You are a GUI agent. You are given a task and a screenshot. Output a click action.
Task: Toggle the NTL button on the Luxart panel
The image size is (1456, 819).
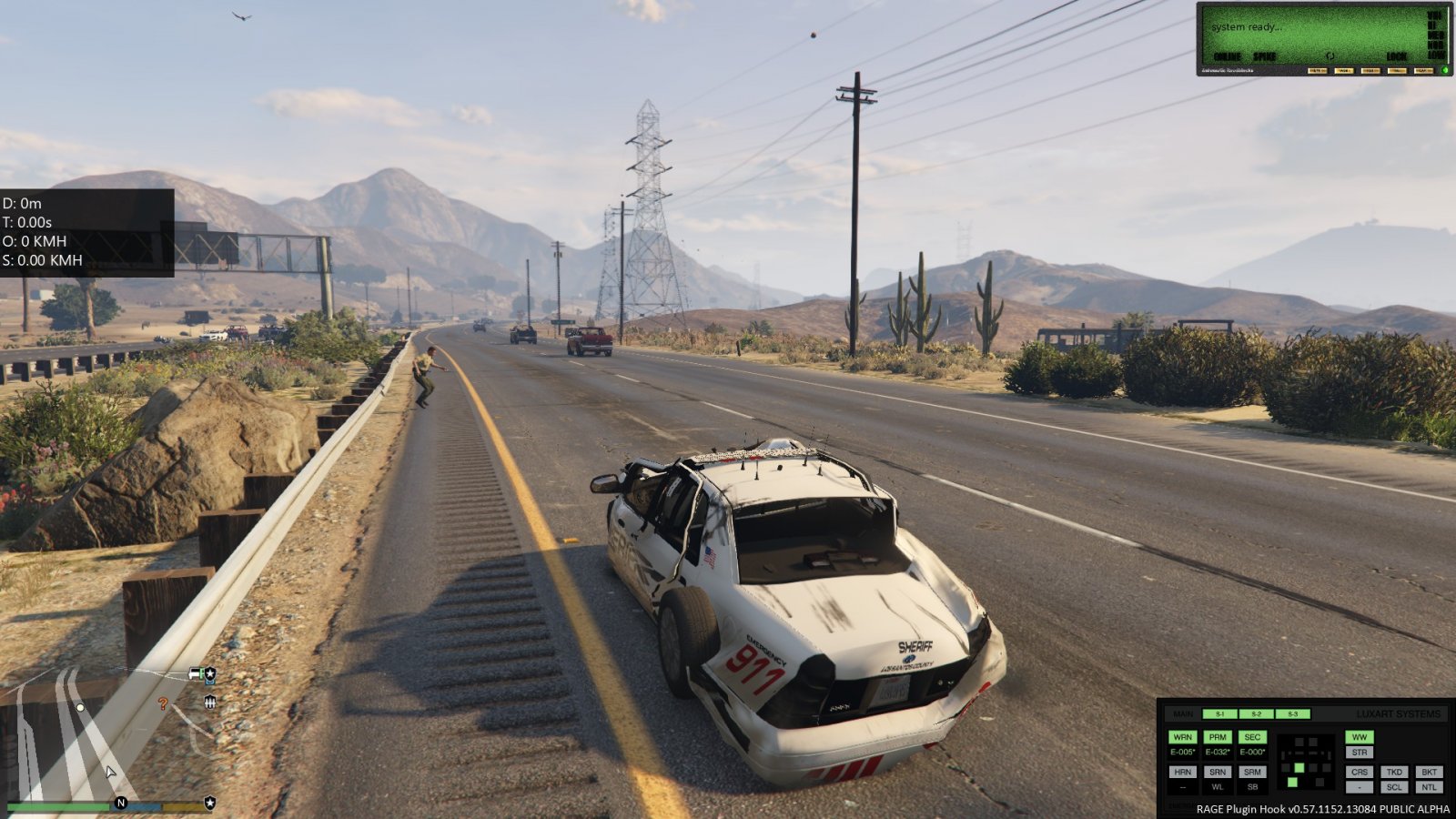tap(1429, 787)
